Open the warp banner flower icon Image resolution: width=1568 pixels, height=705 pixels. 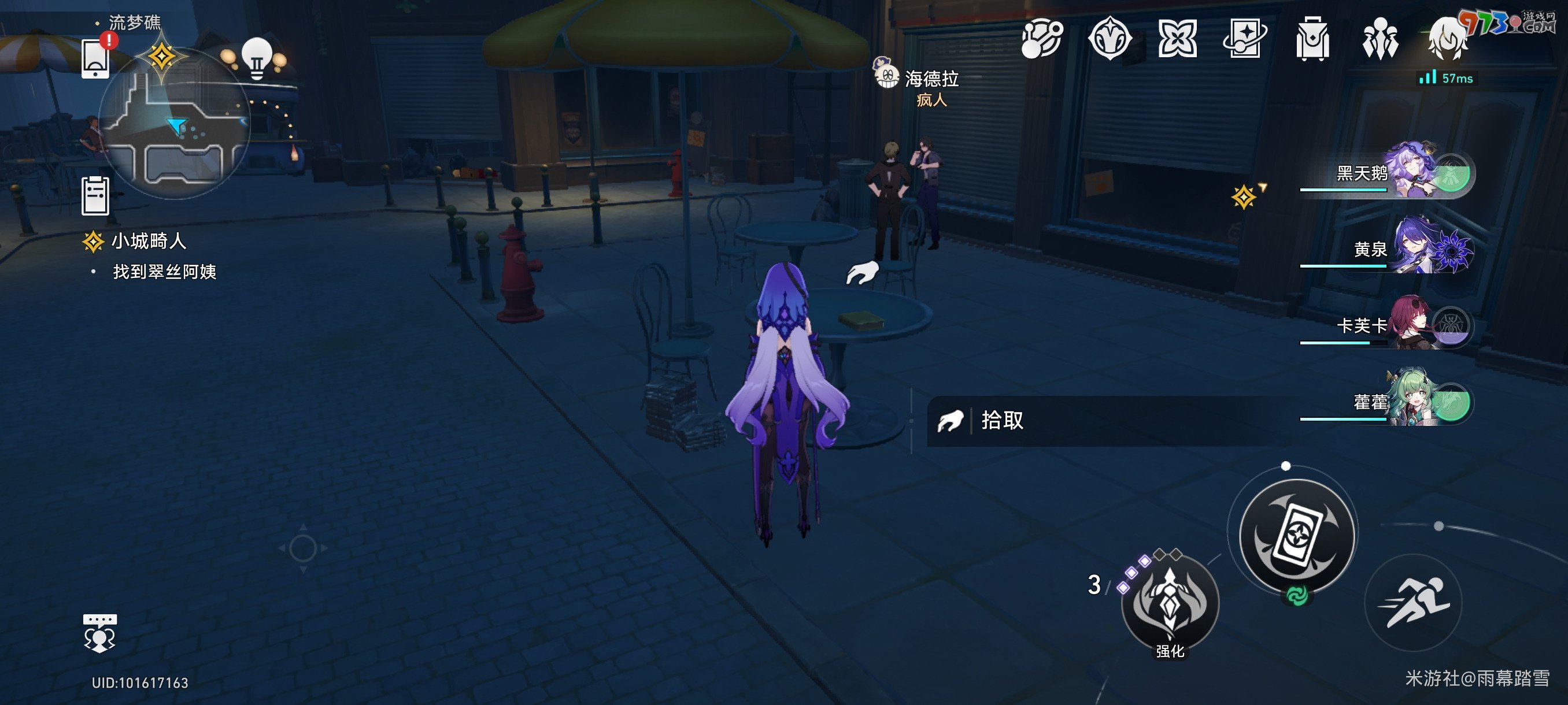tap(1179, 38)
